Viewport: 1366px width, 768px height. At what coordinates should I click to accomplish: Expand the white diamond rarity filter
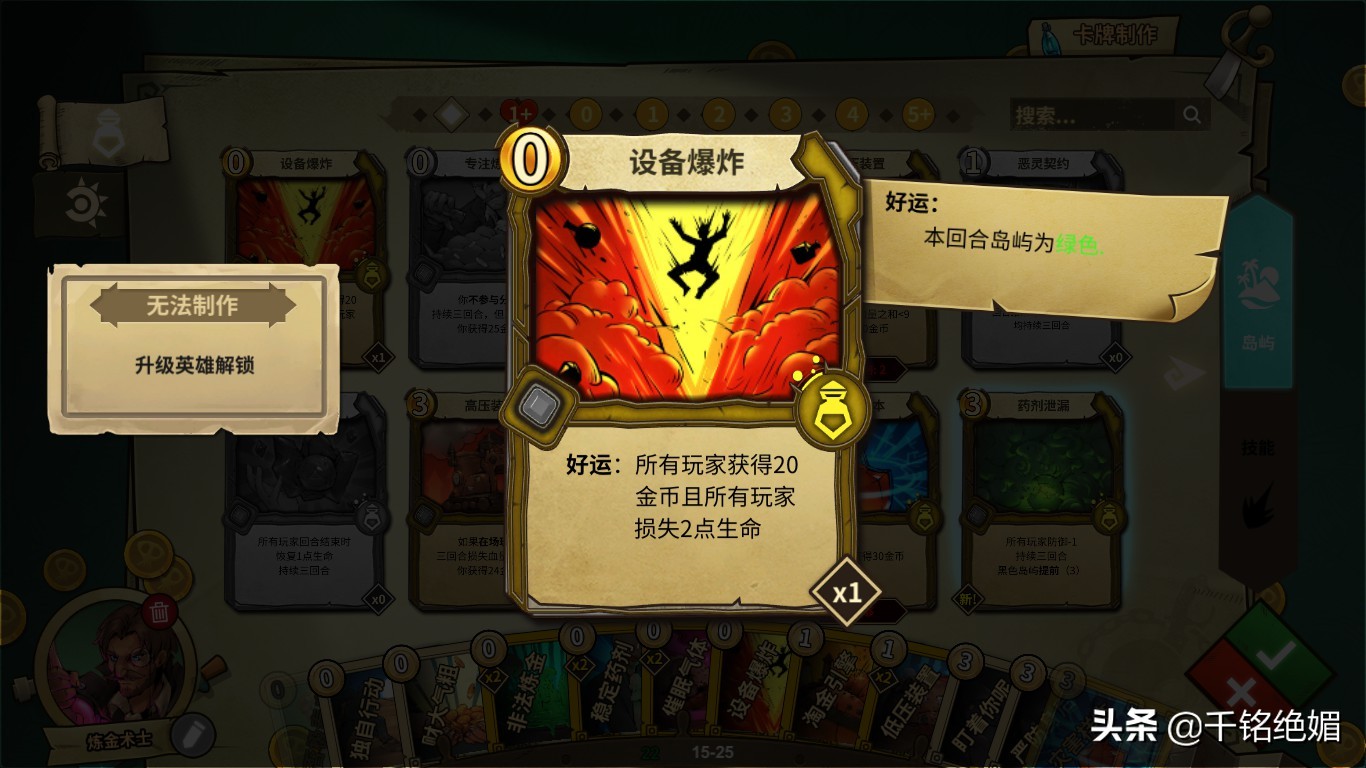coord(452,113)
